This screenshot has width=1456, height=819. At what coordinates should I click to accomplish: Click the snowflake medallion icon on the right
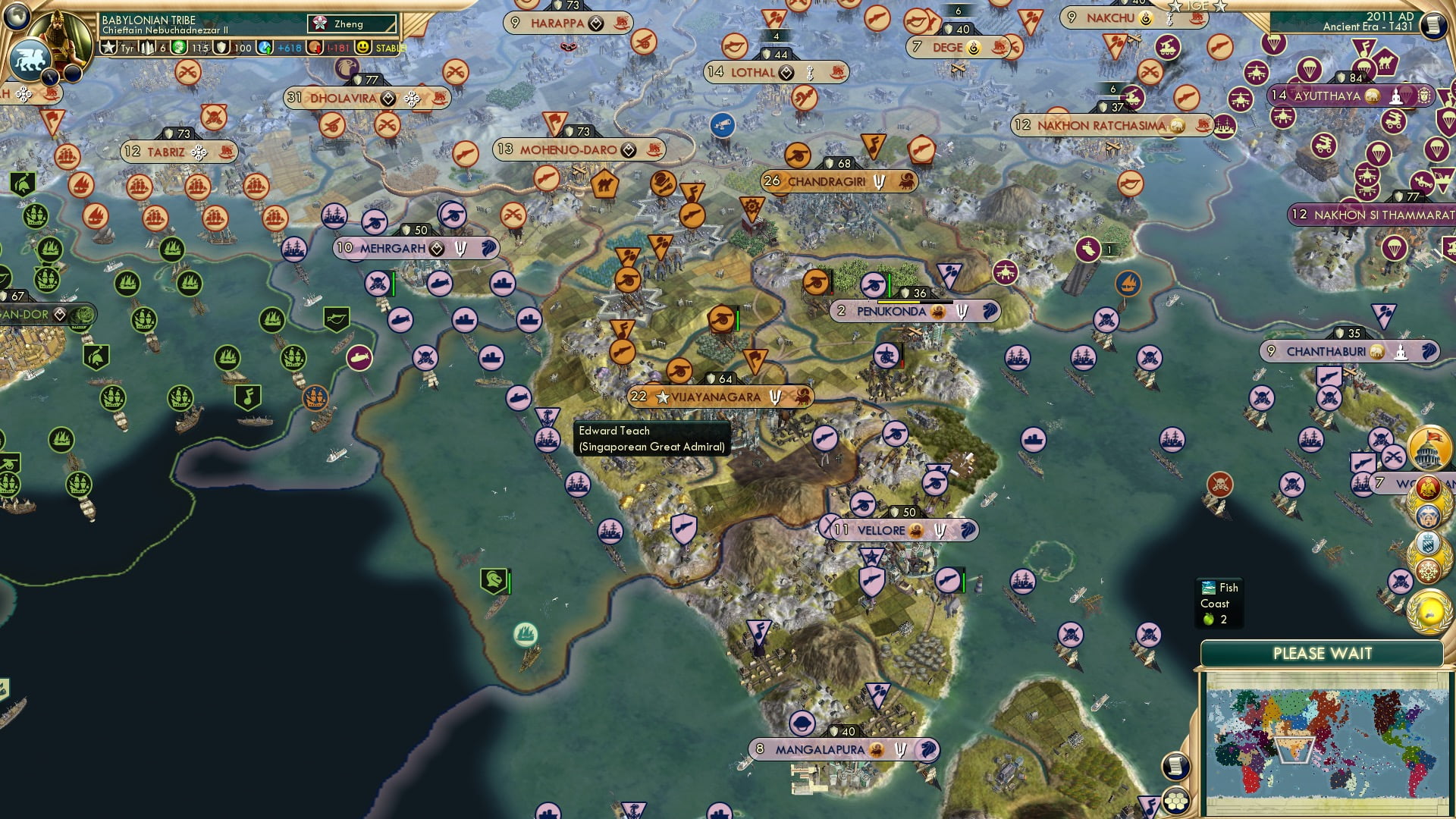tap(1426, 570)
